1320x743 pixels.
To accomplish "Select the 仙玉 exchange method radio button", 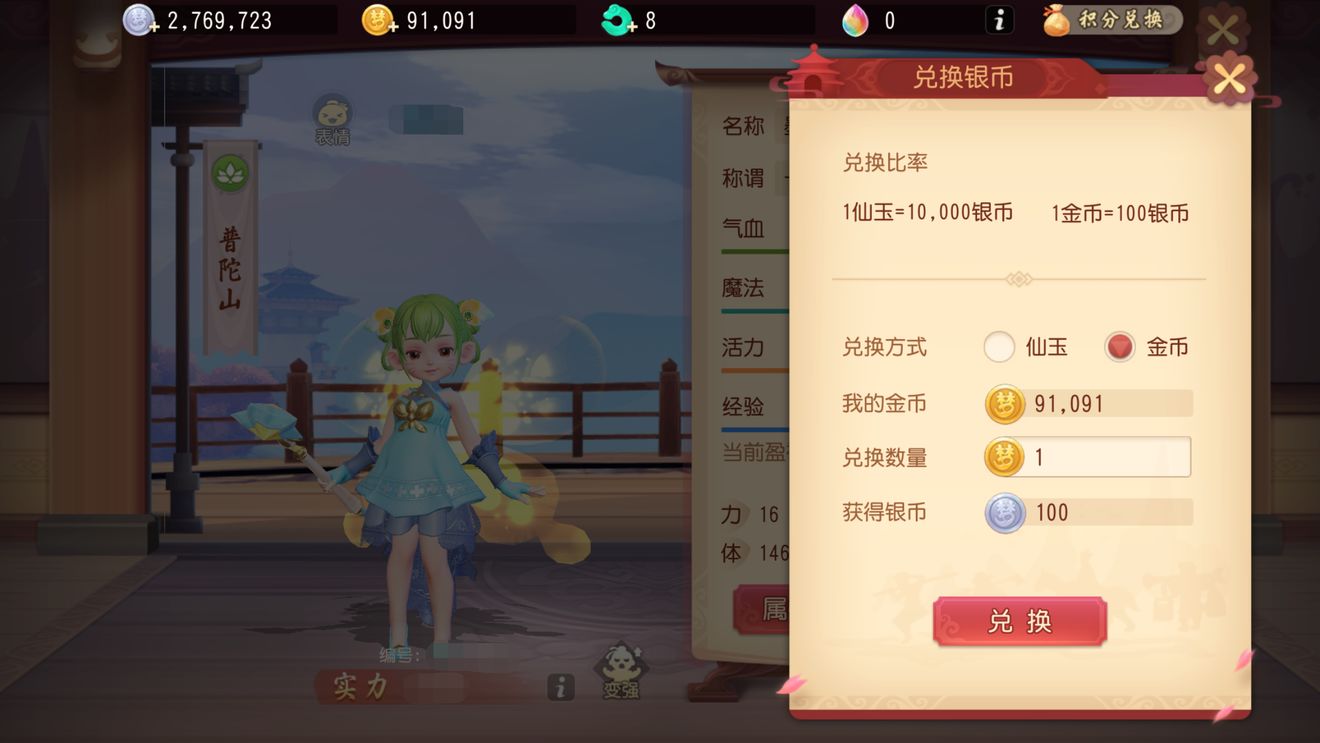I will pos(999,346).
